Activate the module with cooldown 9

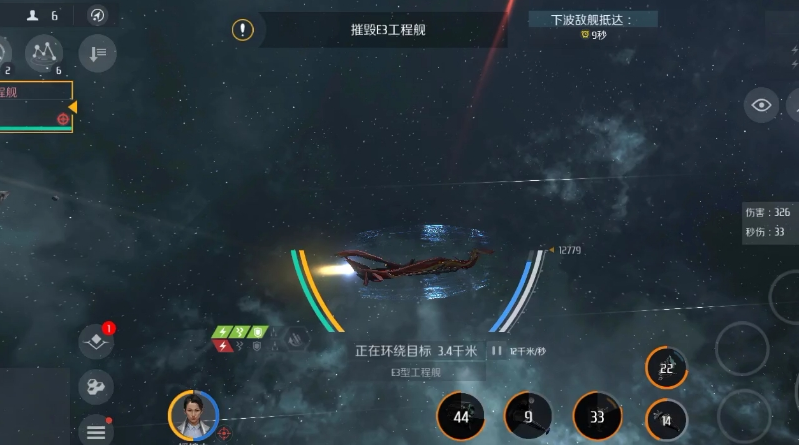pyautogui.click(x=528, y=416)
